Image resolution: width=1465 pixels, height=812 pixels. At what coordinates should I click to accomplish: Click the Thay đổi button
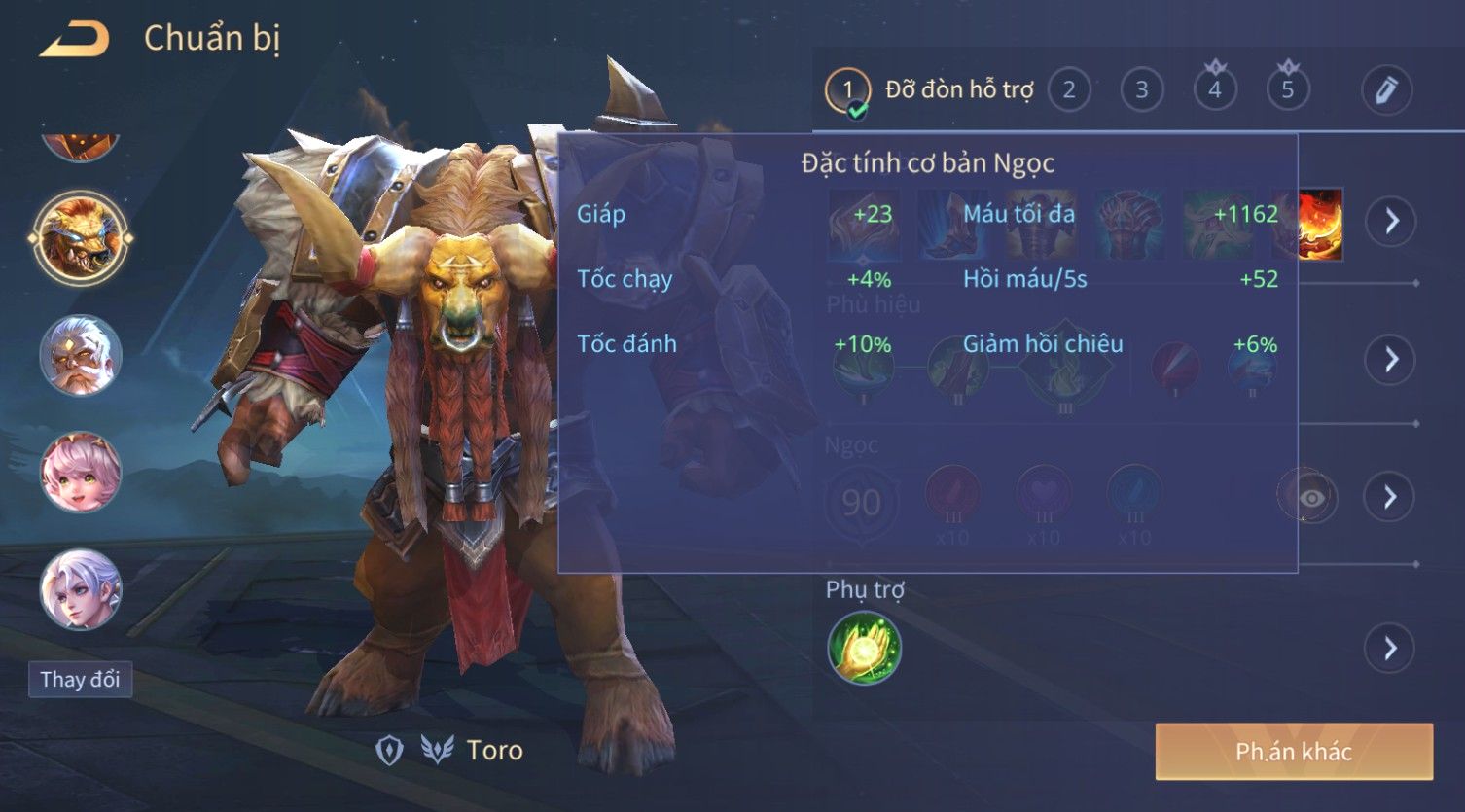[80, 679]
